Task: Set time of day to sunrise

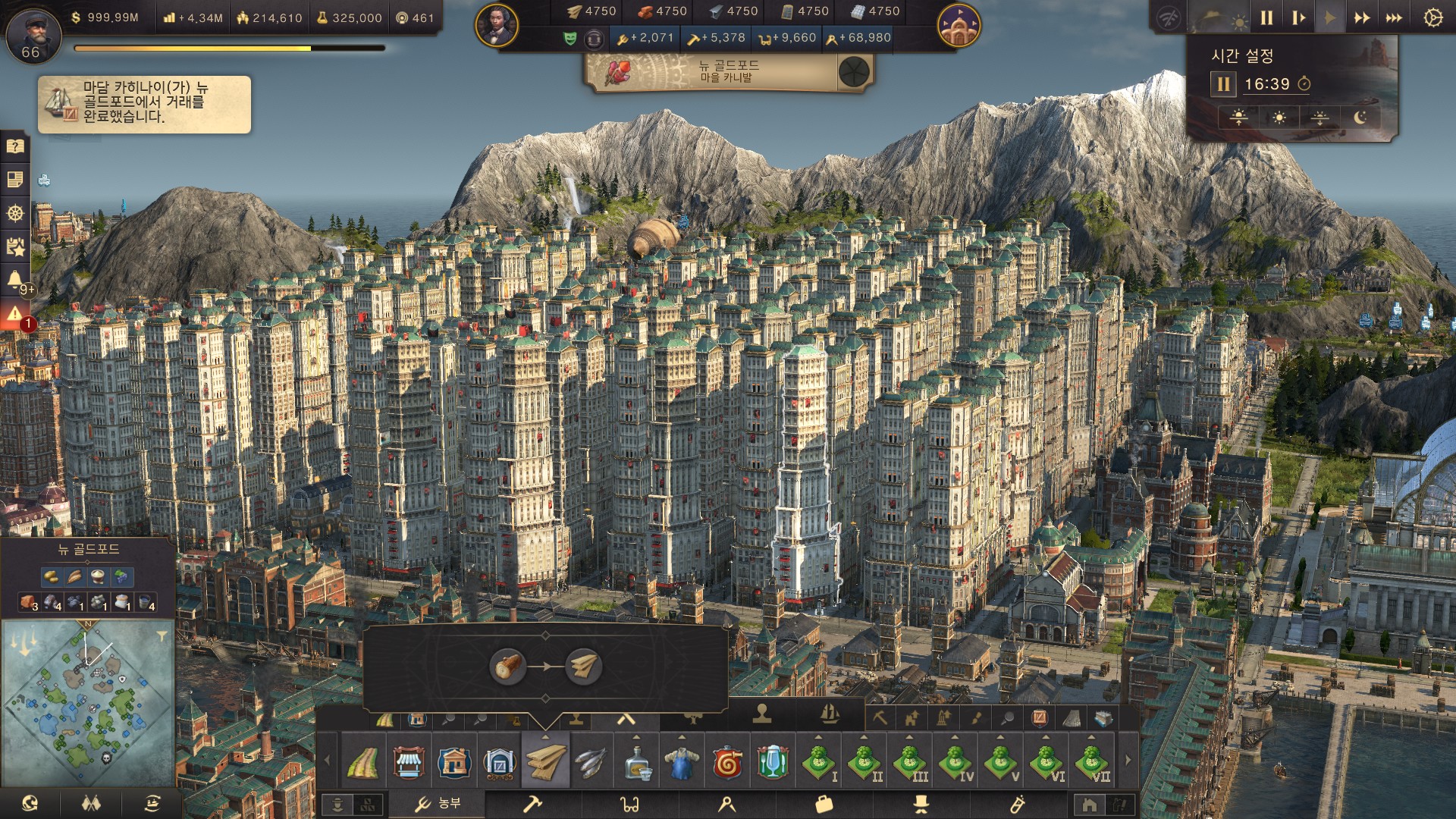Action: tap(1239, 118)
